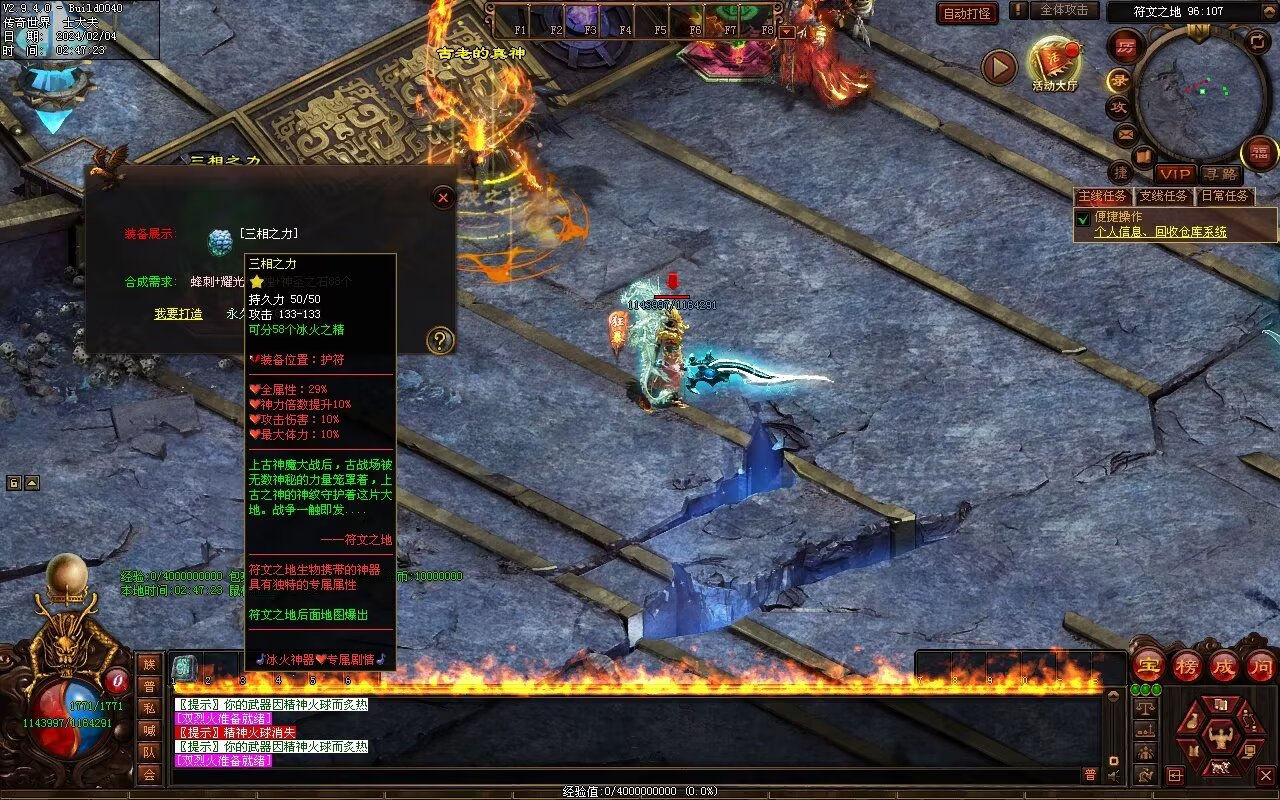1280x800 pixels.
Task: Open the 个人信息、回收仓库系统 link
Action: point(1160,232)
